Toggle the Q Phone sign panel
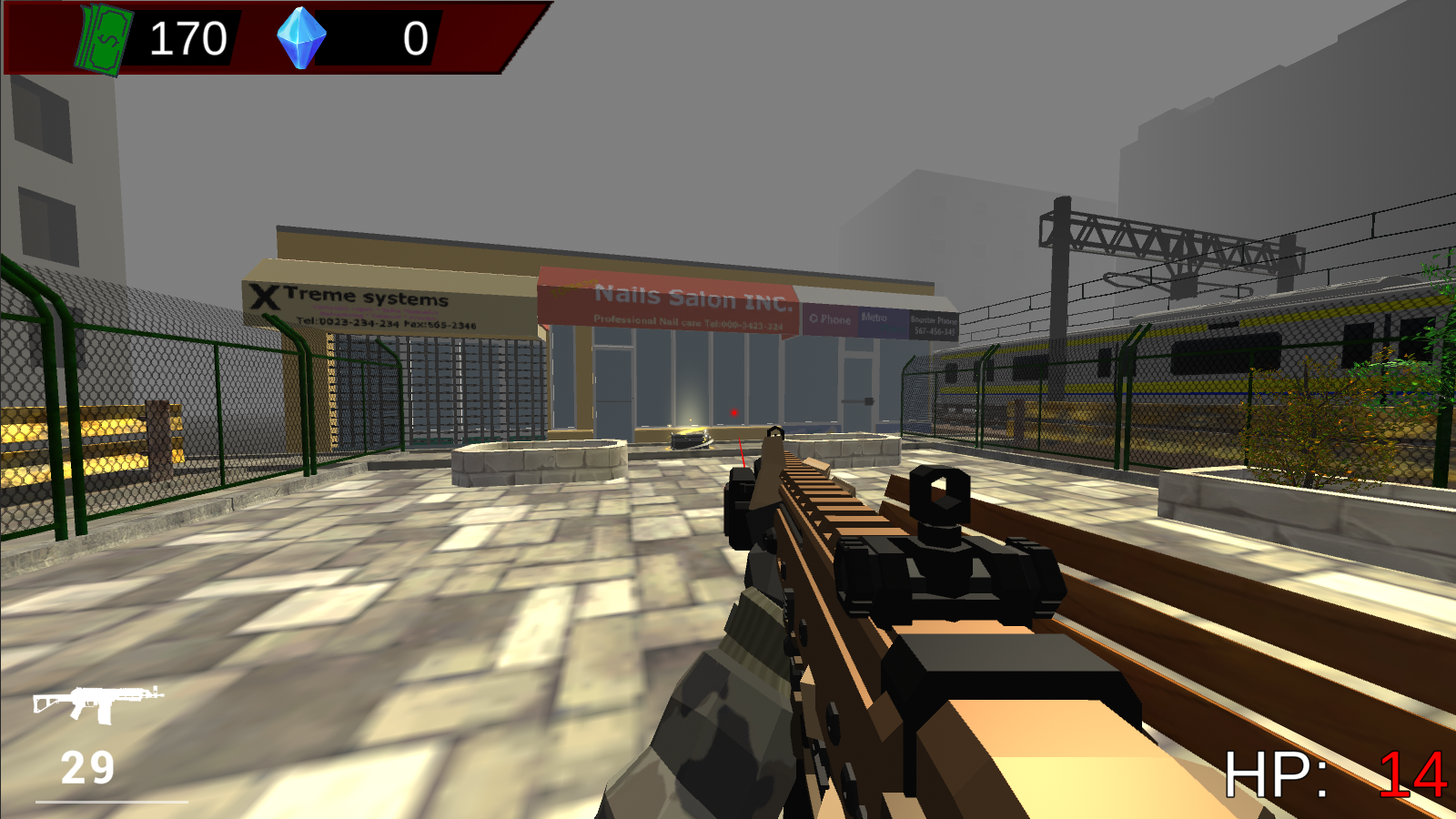The image size is (1456, 819). tap(828, 320)
